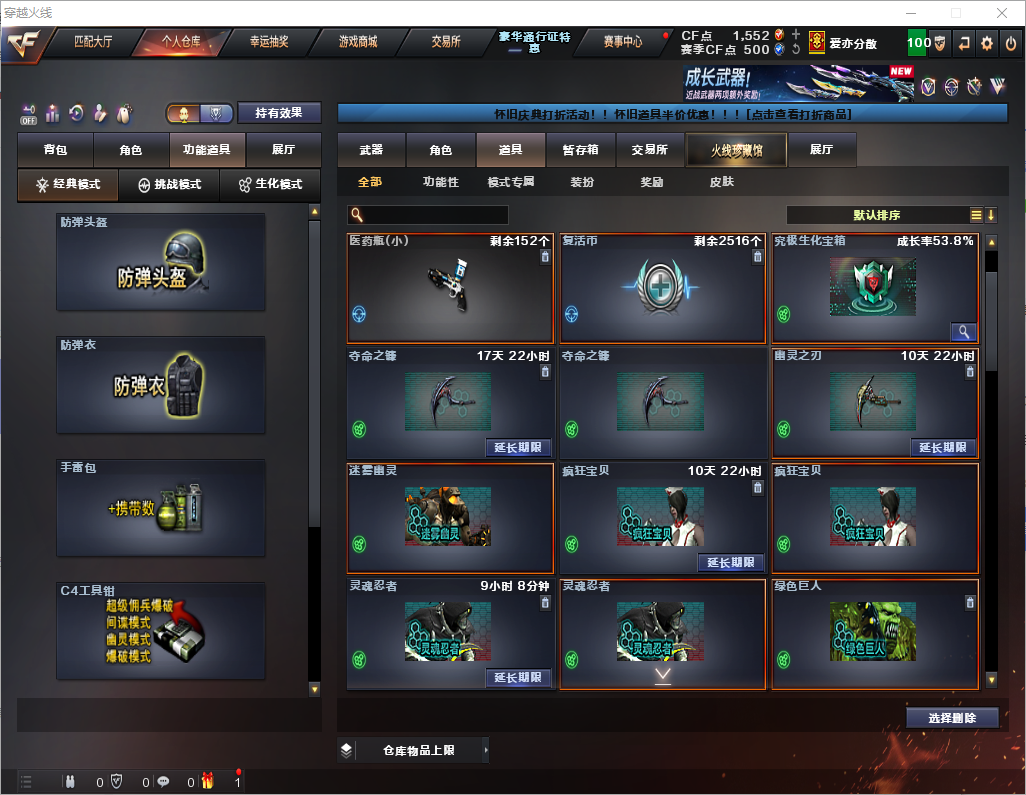Switch to the 暂存箱 tab

click(x=580, y=150)
